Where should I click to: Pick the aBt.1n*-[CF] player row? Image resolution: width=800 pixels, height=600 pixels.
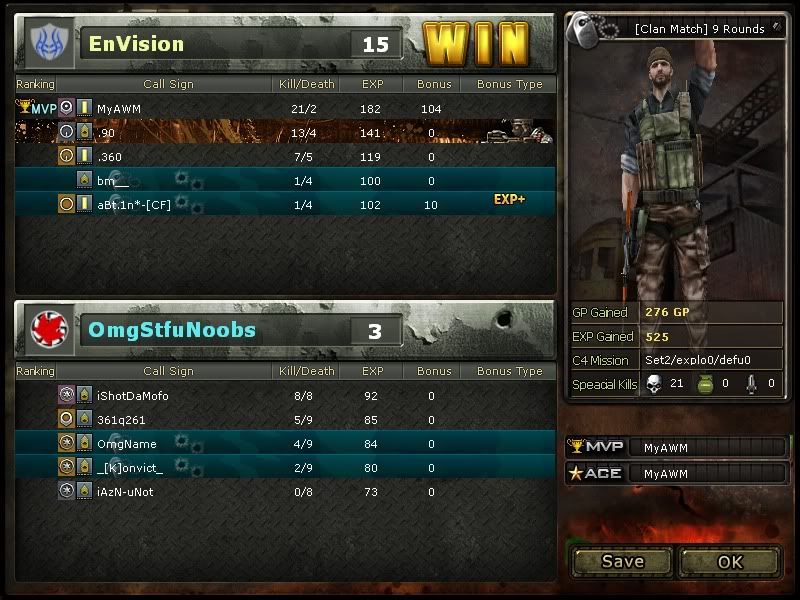coord(284,205)
